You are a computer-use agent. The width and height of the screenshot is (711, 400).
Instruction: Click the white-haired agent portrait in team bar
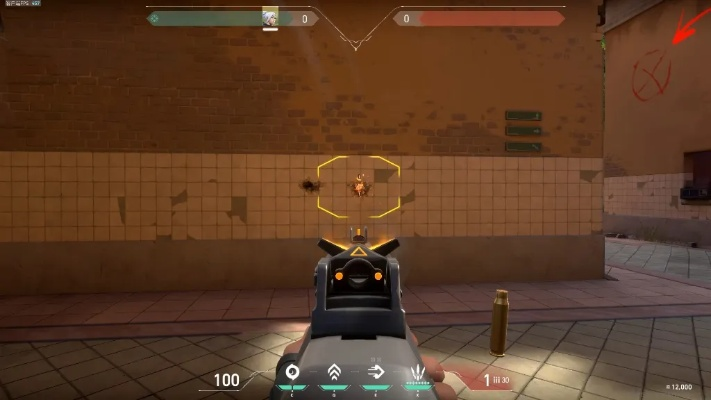point(269,18)
